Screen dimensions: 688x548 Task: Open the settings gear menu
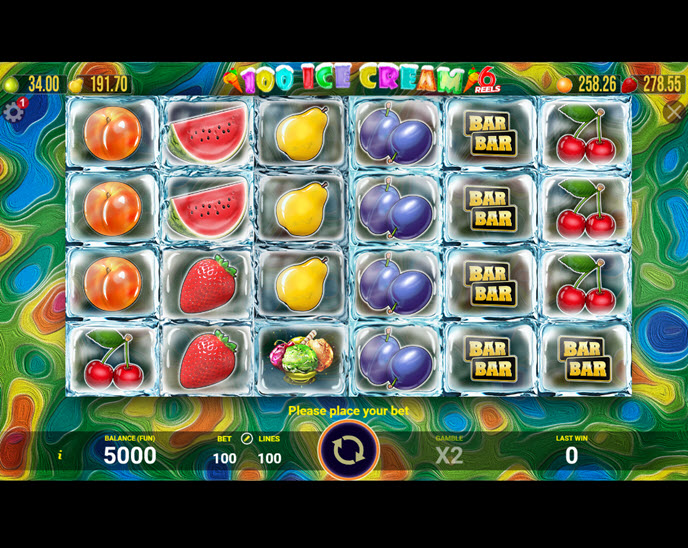(x=13, y=111)
